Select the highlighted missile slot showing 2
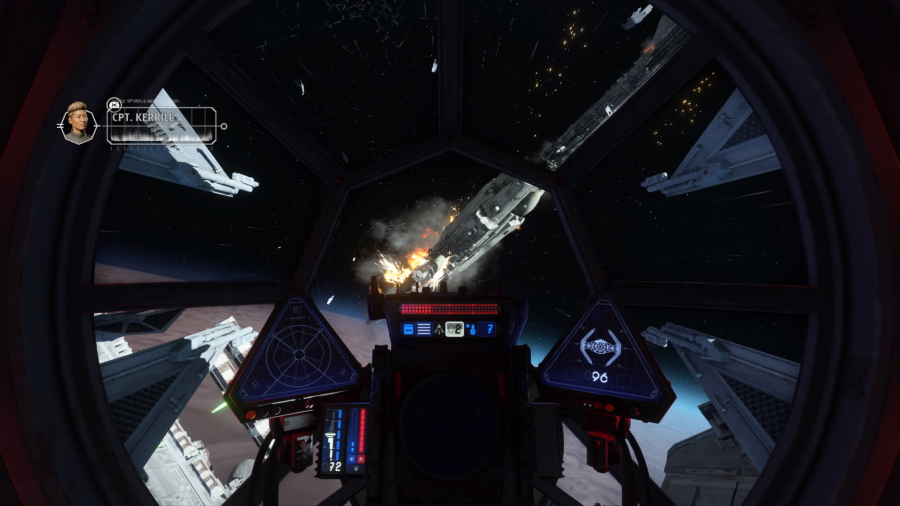Viewport: 900px width, 506px height. pos(454,328)
